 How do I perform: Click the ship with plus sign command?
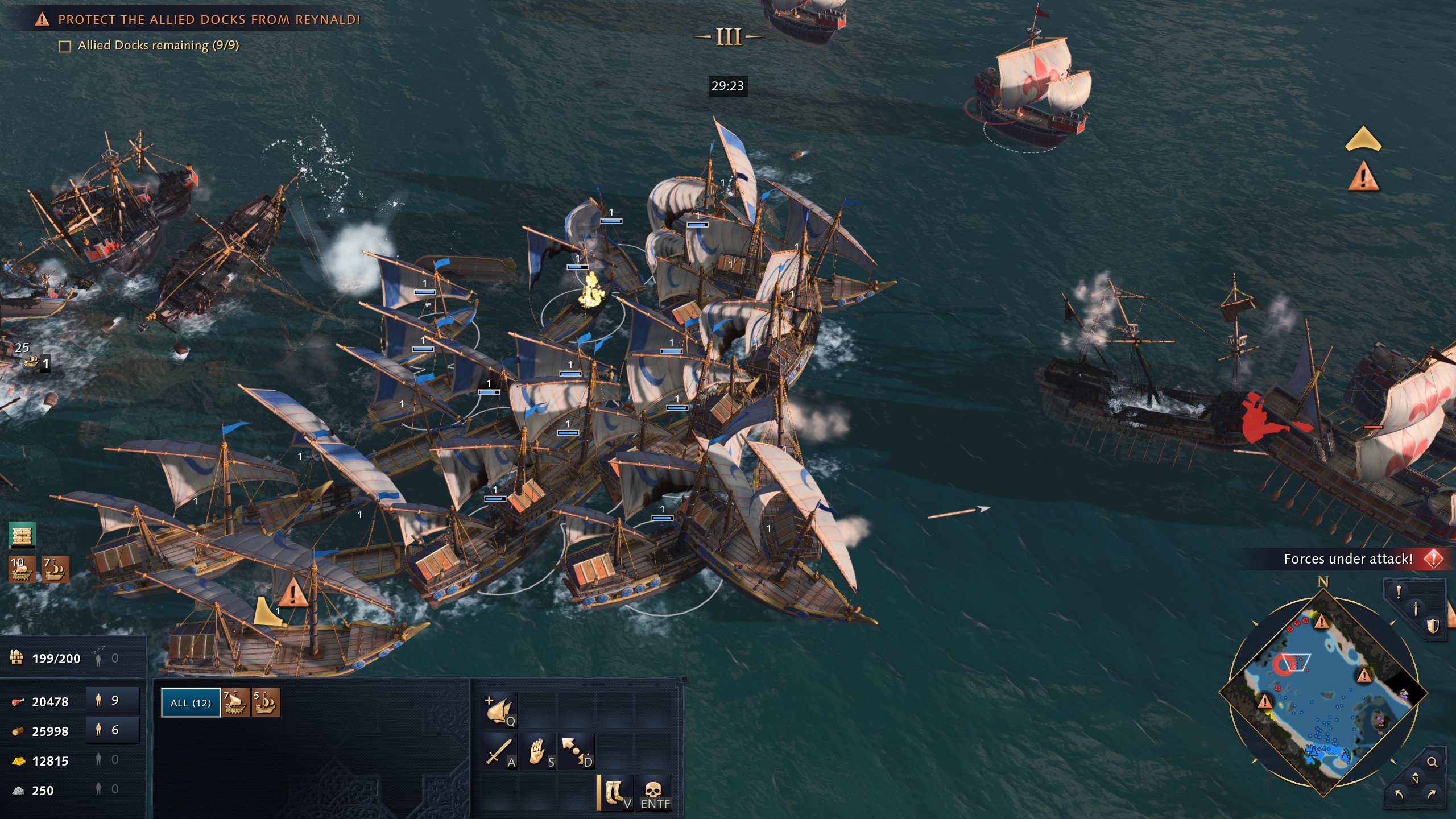(x=499, y=710)
